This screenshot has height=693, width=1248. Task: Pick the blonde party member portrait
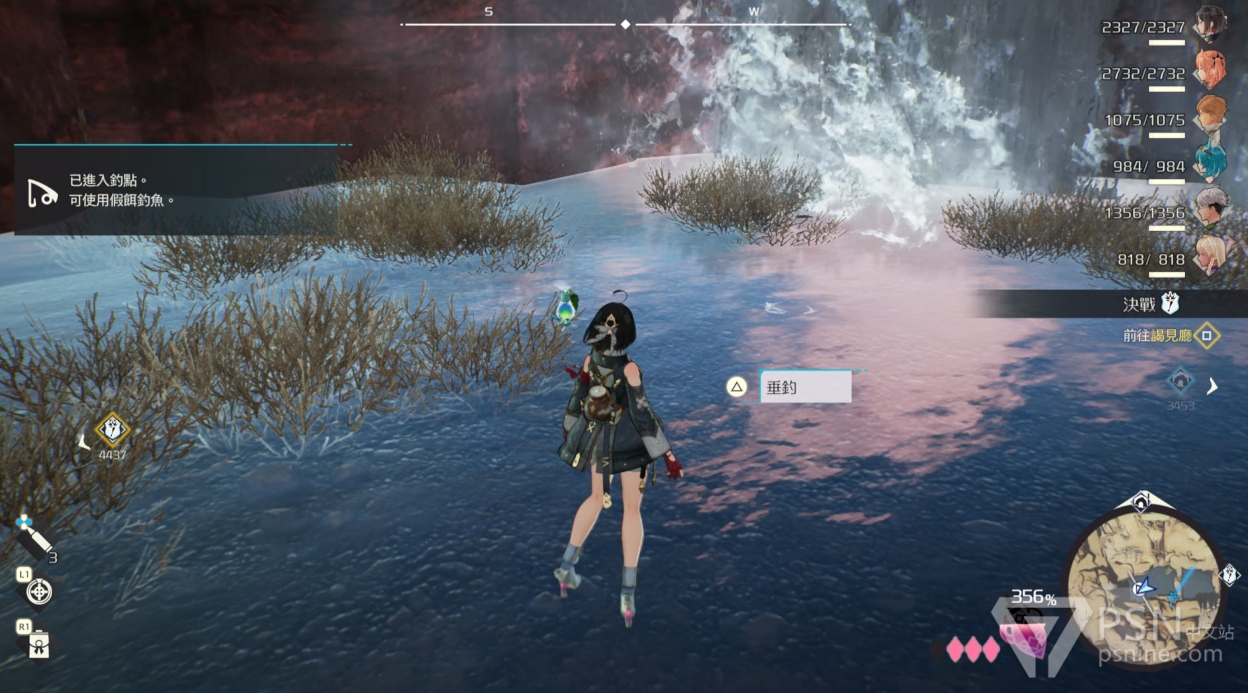coord(1210,256)
